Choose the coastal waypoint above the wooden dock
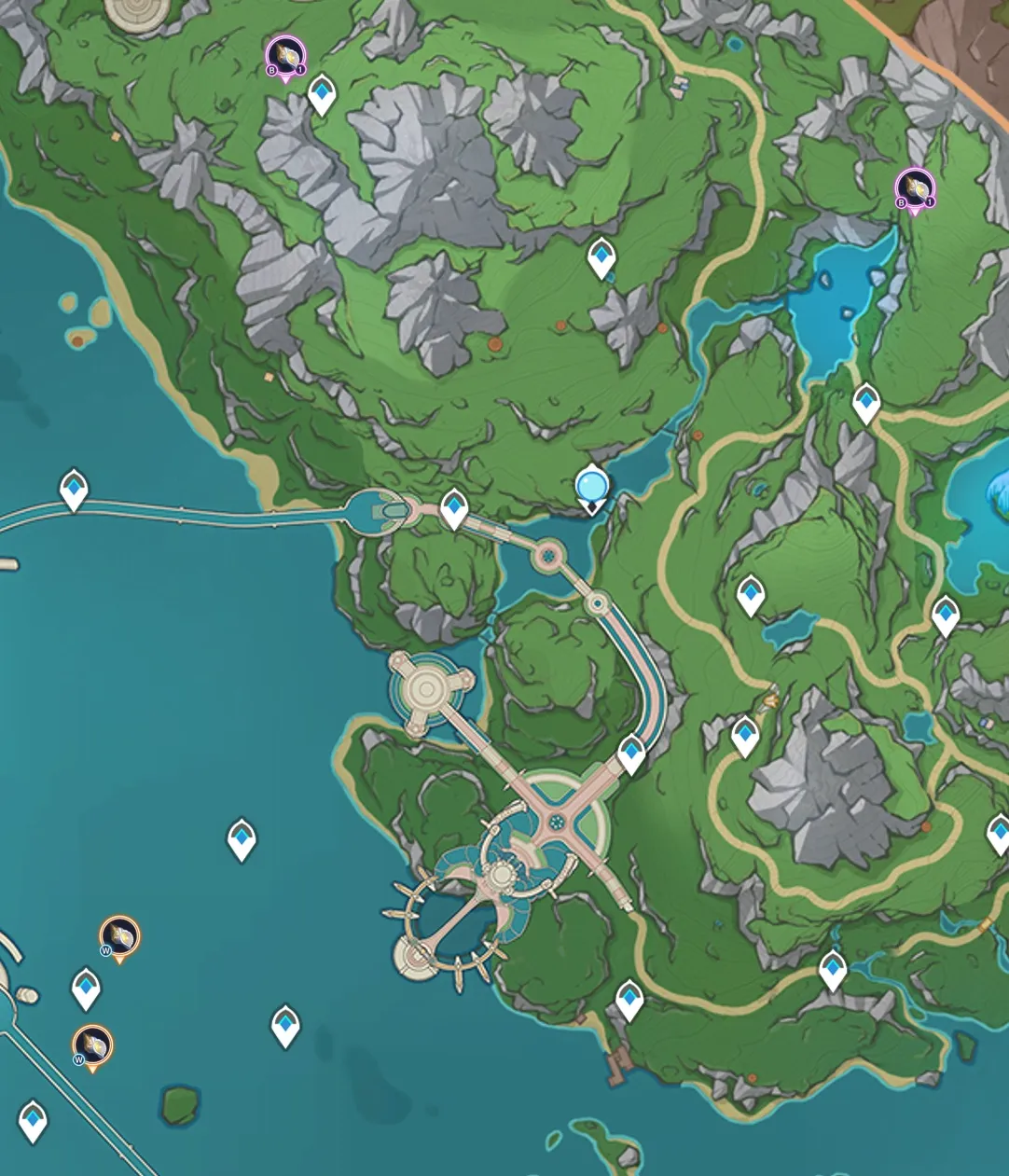This screenshot has width=1009, height=1176. coord(629,1001)
